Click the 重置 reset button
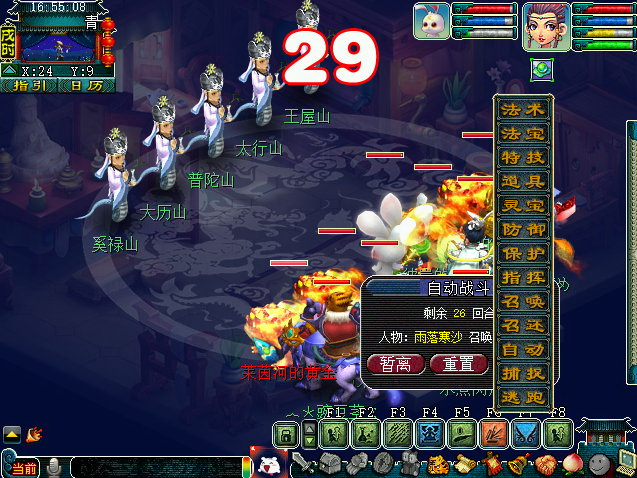 tap(459, 364)
